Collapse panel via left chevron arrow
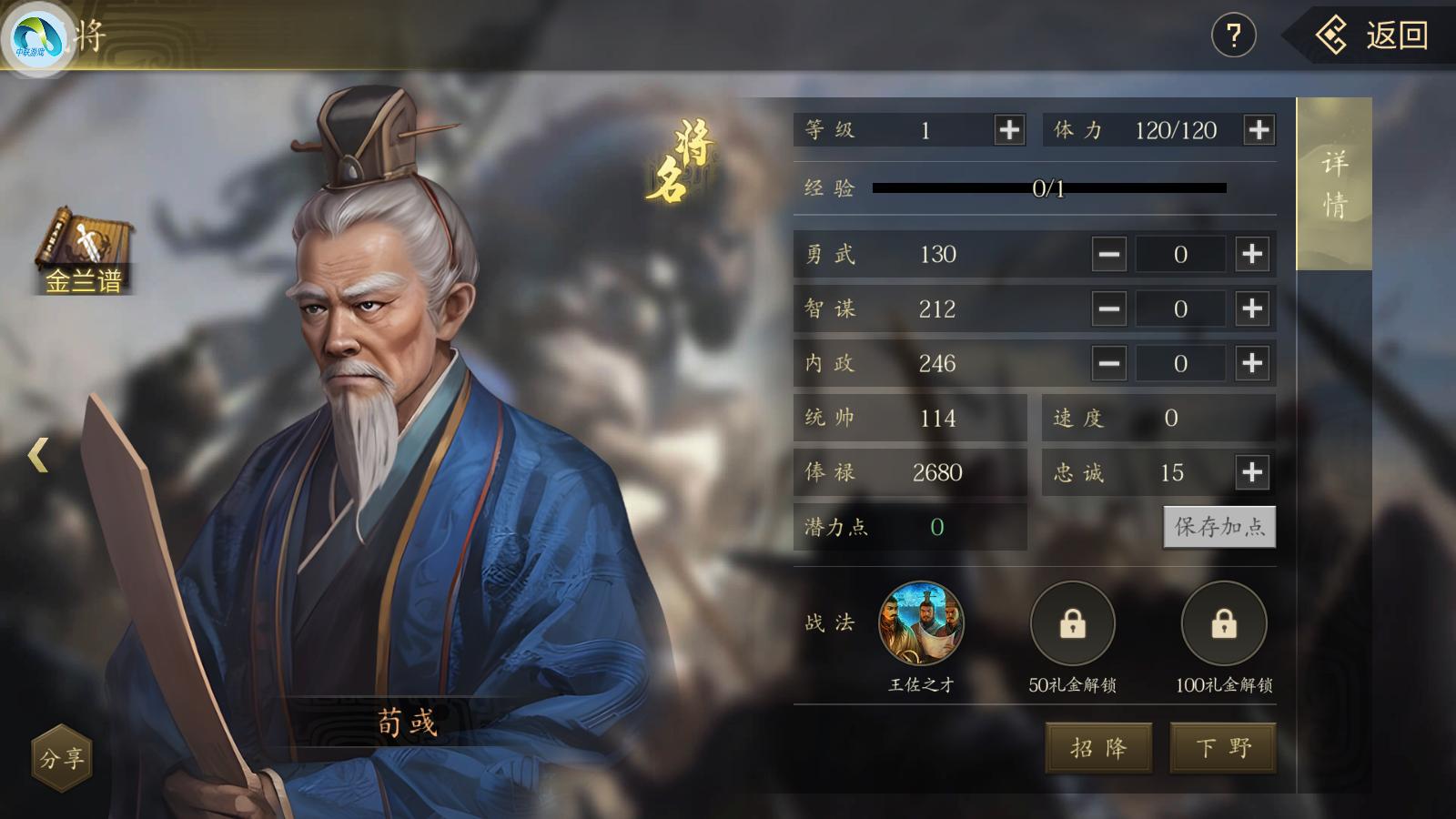This screenshot has width=1456, height=819. [36, 455]
